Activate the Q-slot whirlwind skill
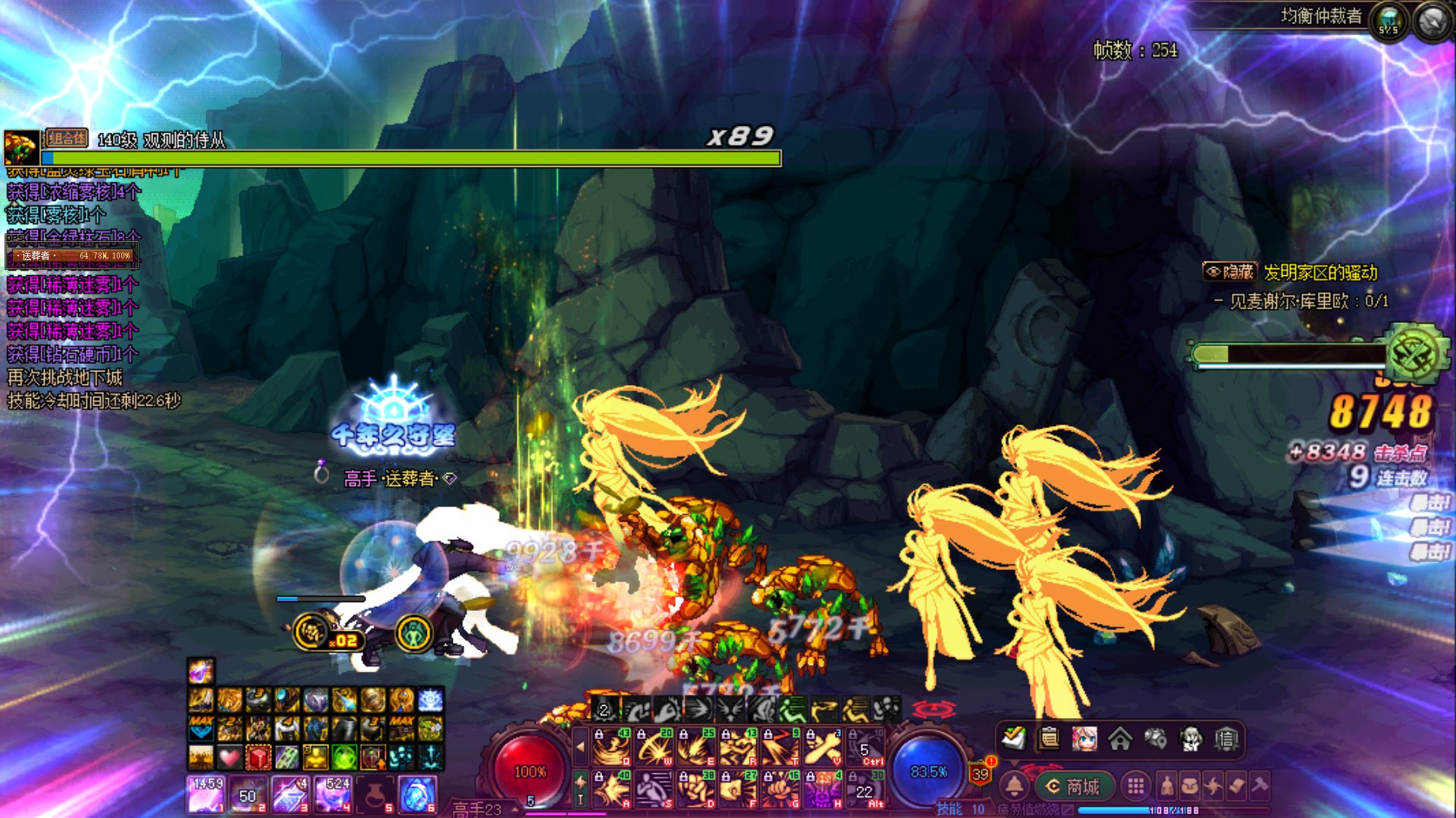 [x=610, y=747]
